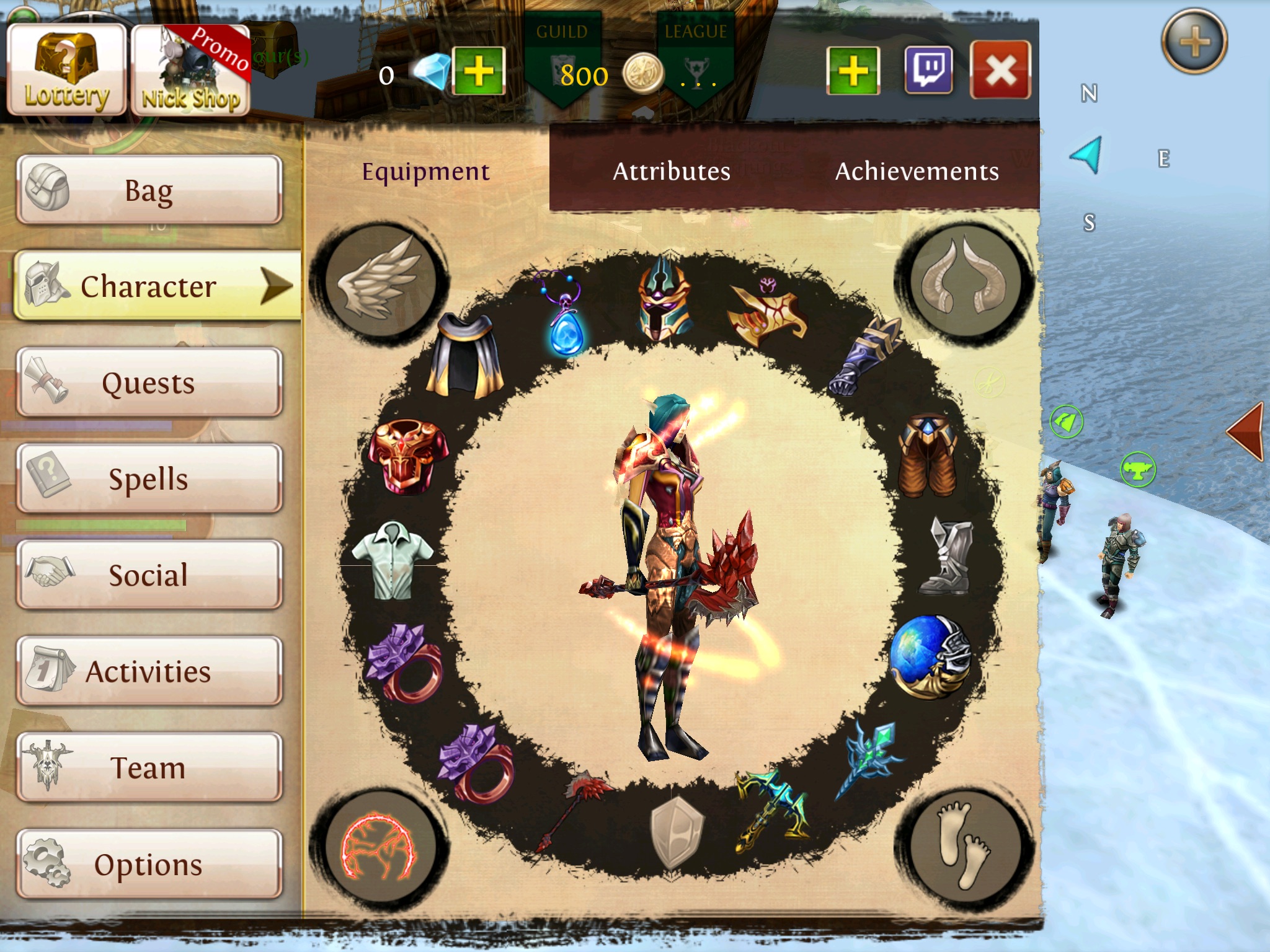Open the Twitch streaming button
The image size is (1270, 952).
[x=928, y=71]
